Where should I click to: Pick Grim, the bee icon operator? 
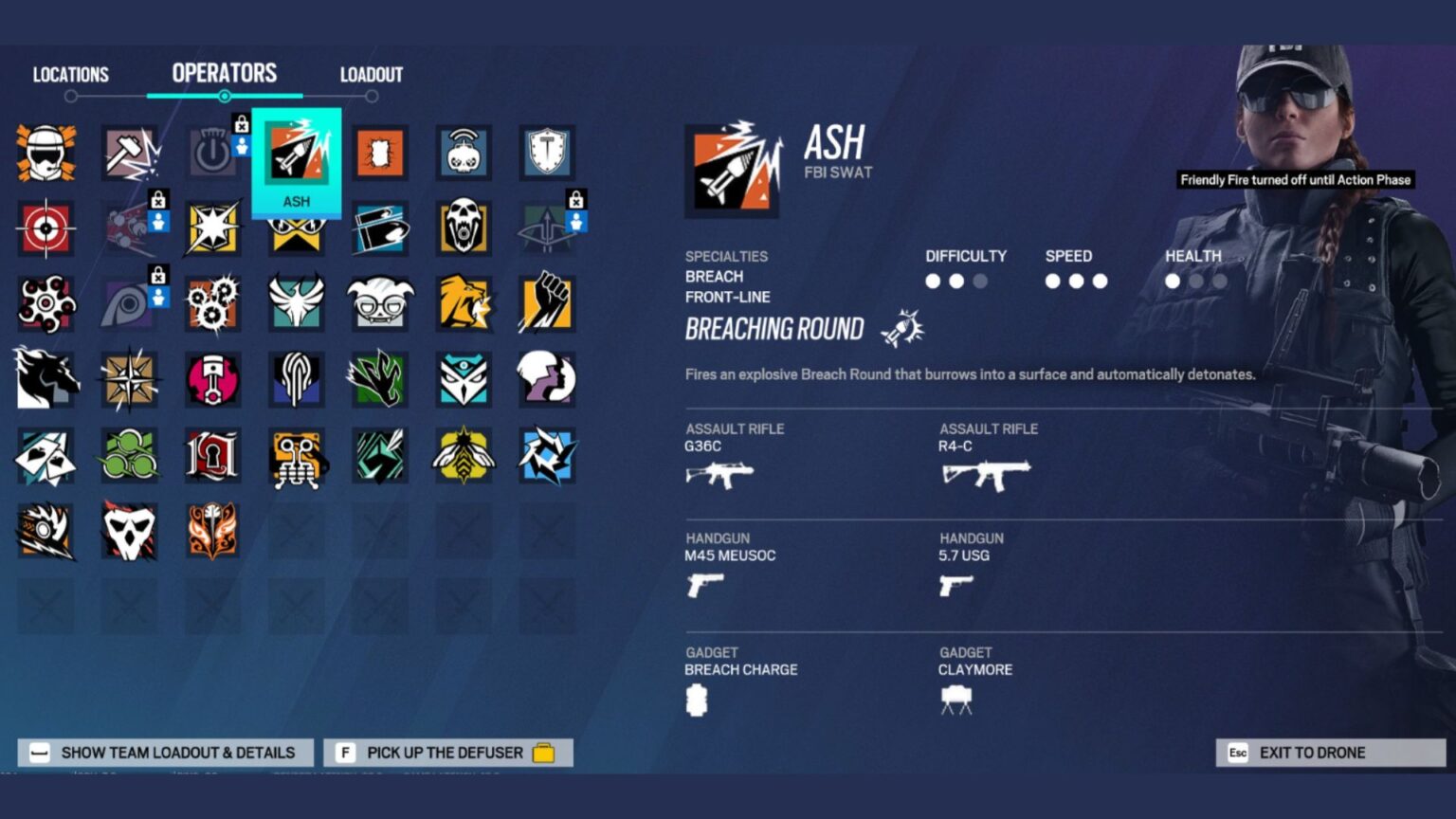[464, 456]
